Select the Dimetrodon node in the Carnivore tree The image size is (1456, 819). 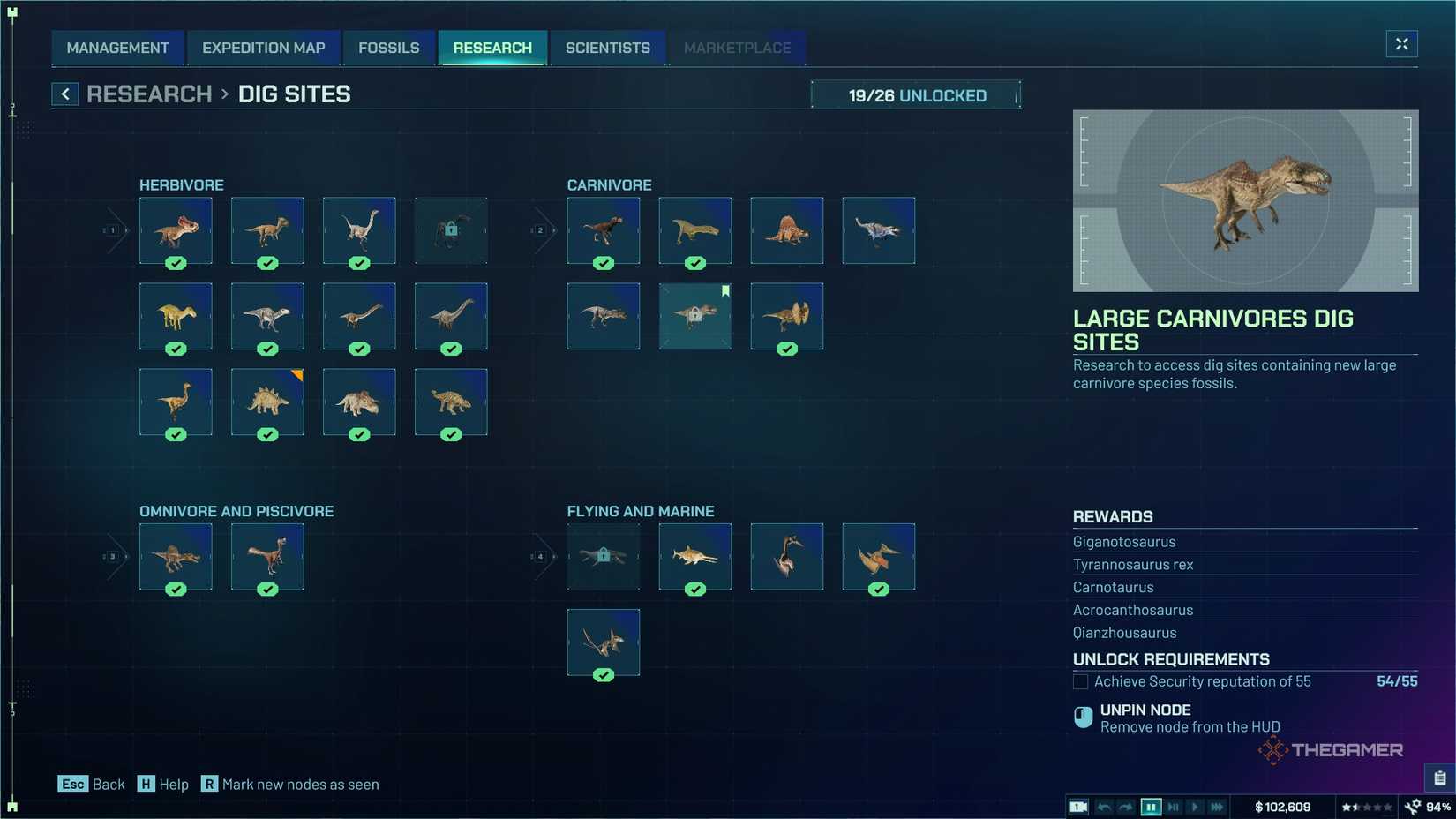pyautogui.click(x=786, y=231)
